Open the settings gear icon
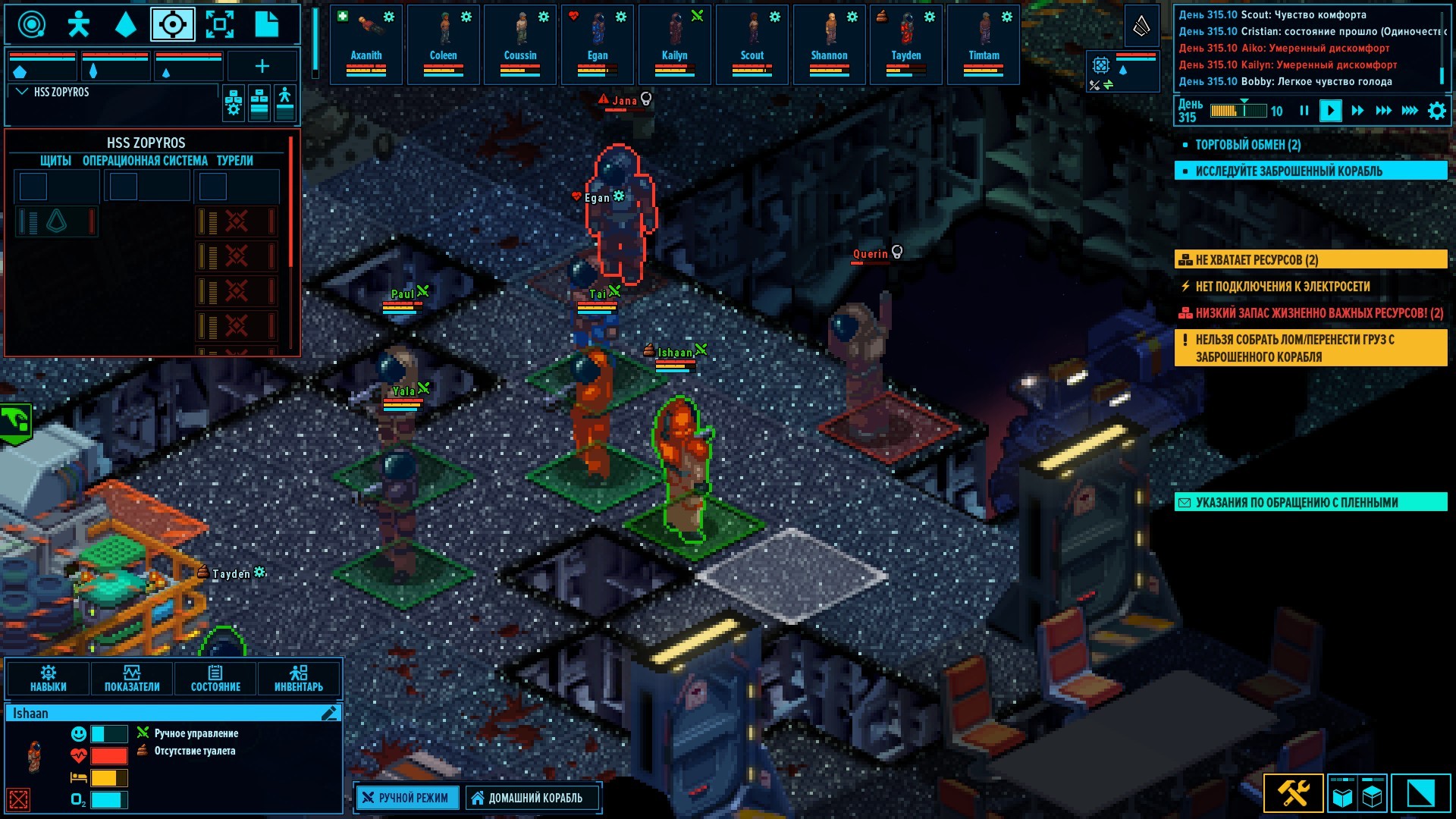 point(1436,111)
